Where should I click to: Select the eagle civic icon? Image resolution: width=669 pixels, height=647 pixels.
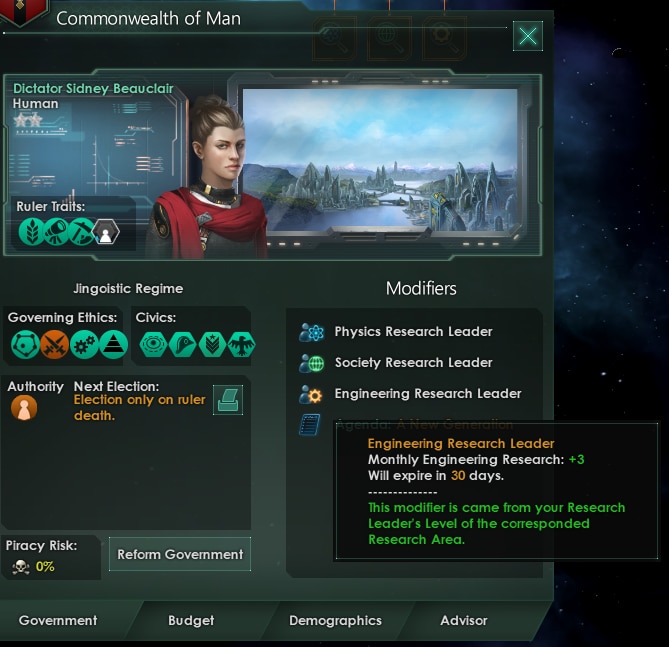point(242,345)
